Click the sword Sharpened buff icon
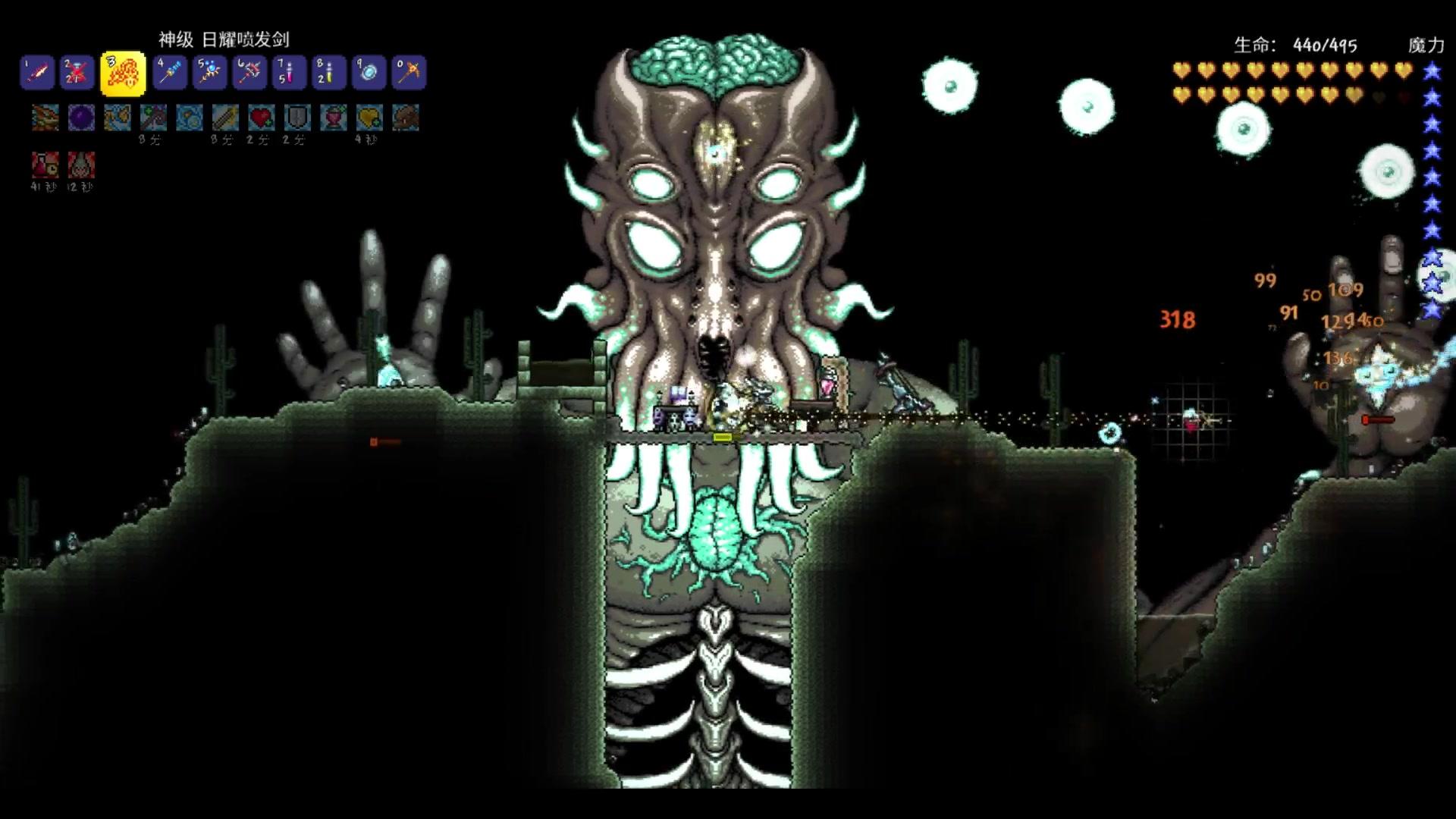This screenshot has width=1456, height=819. pyautogui.click(x=225, y=118)
